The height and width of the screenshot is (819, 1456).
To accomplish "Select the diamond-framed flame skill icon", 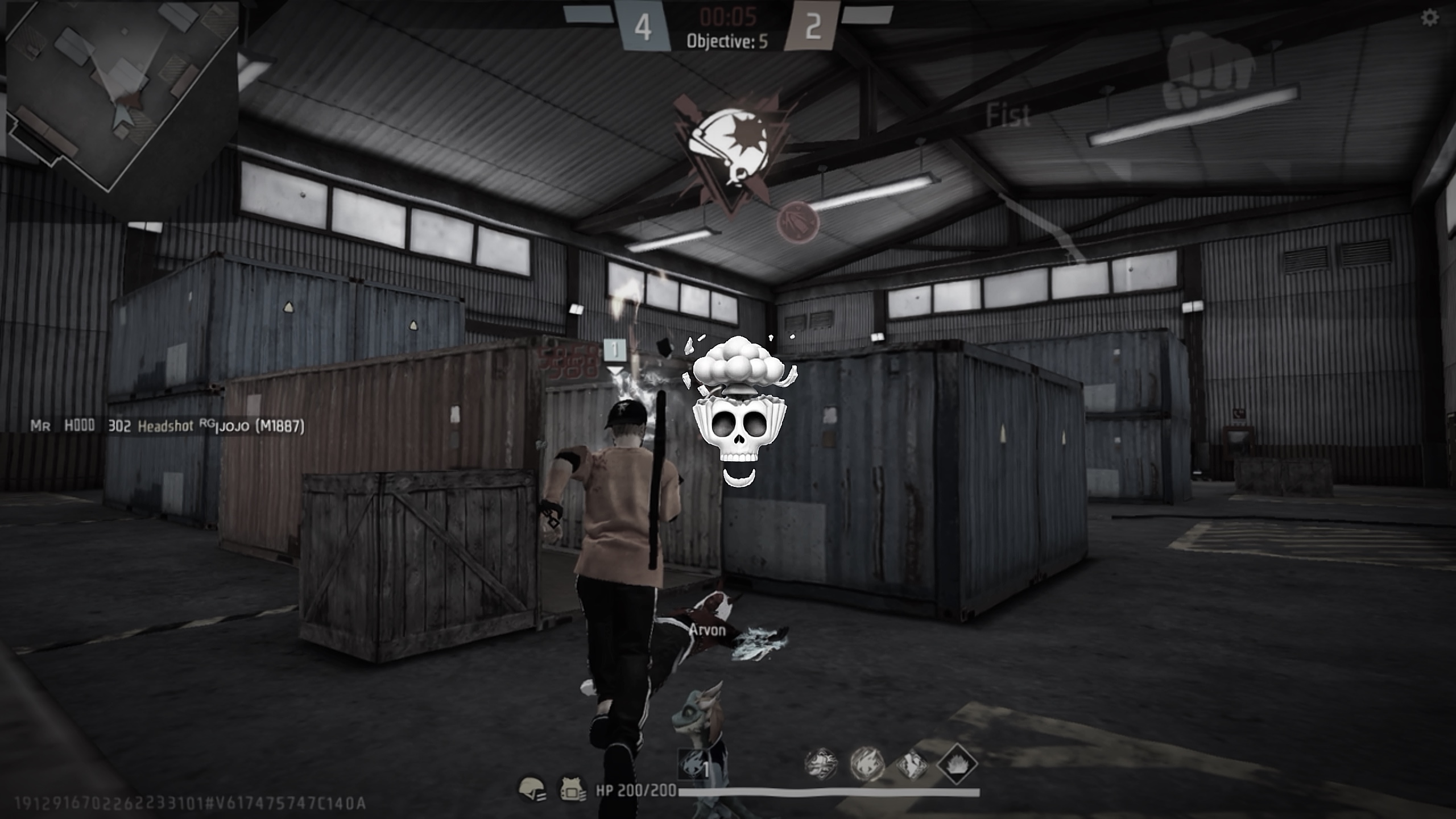I will point(957,764).
